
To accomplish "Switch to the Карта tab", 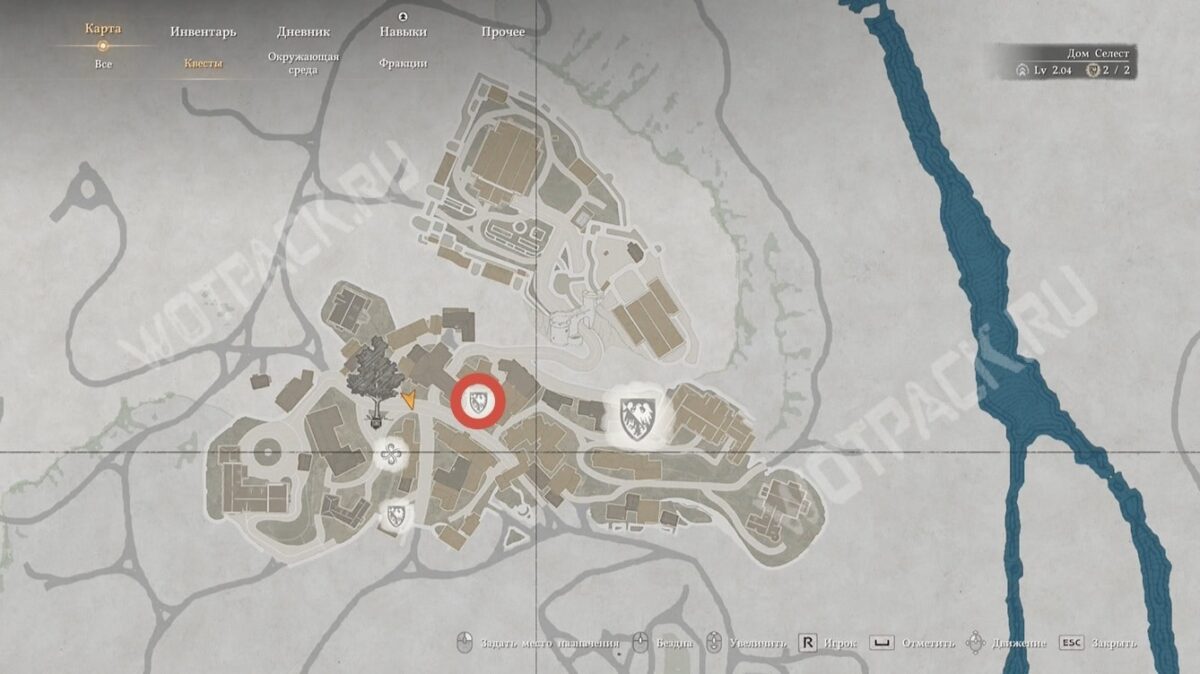I will click(103, 29).
